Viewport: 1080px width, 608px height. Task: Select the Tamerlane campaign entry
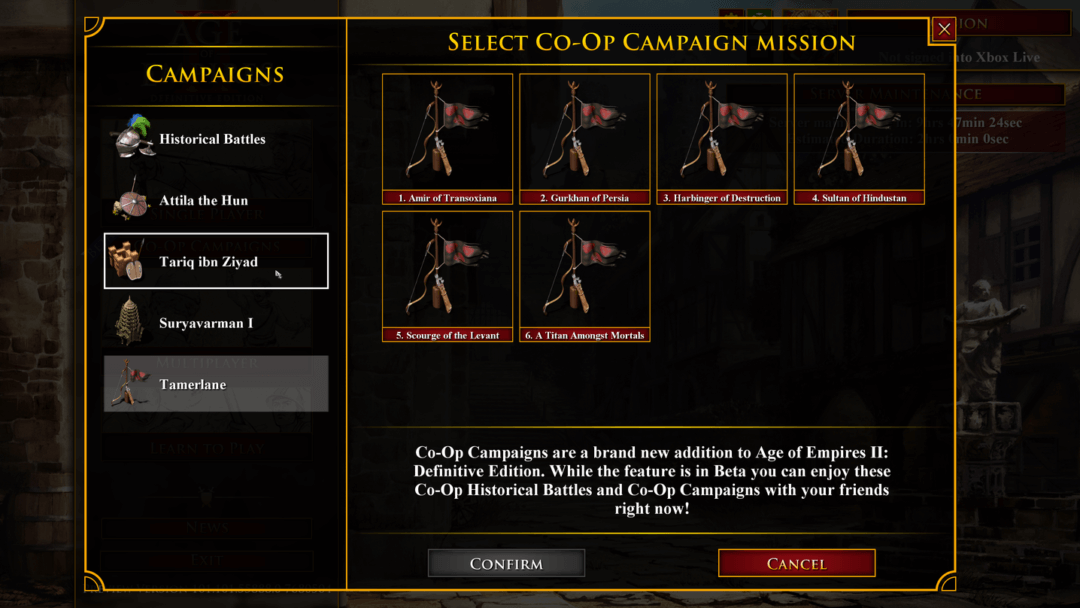215,384
